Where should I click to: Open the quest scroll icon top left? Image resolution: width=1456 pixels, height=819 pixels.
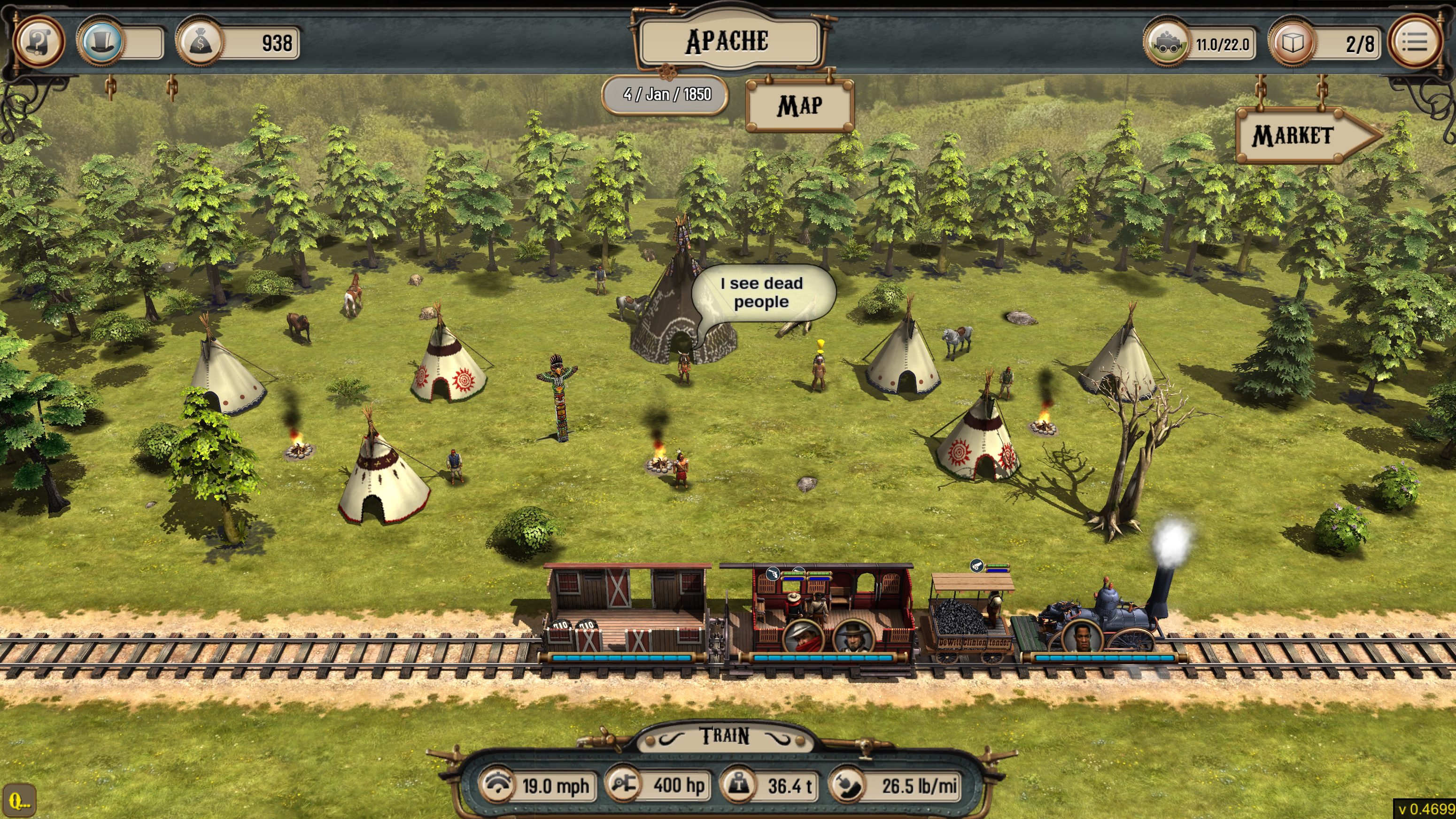click(40, 42)
